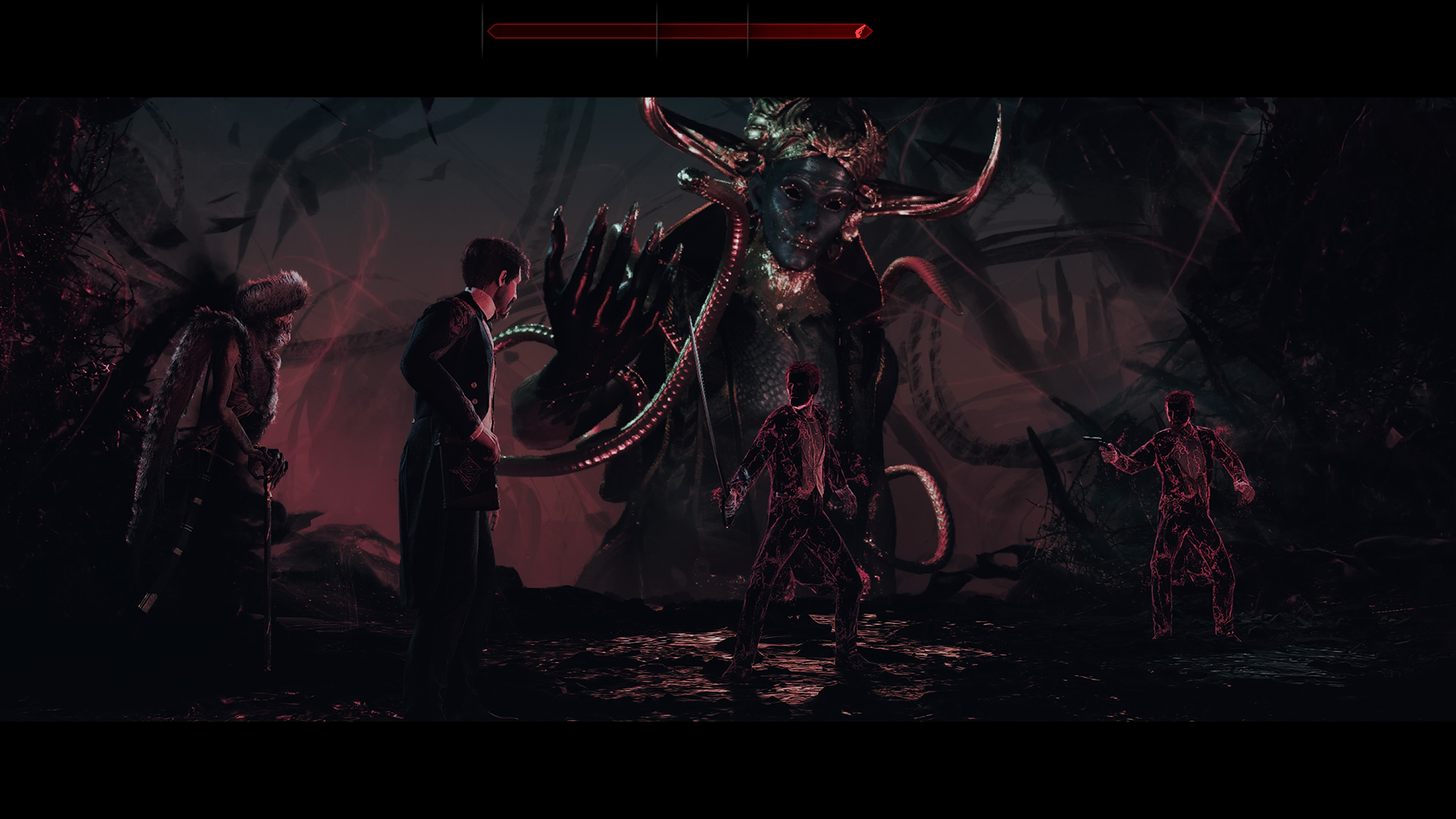Click the rightmost segment divider of the timer bar

[x=748, y=30]
